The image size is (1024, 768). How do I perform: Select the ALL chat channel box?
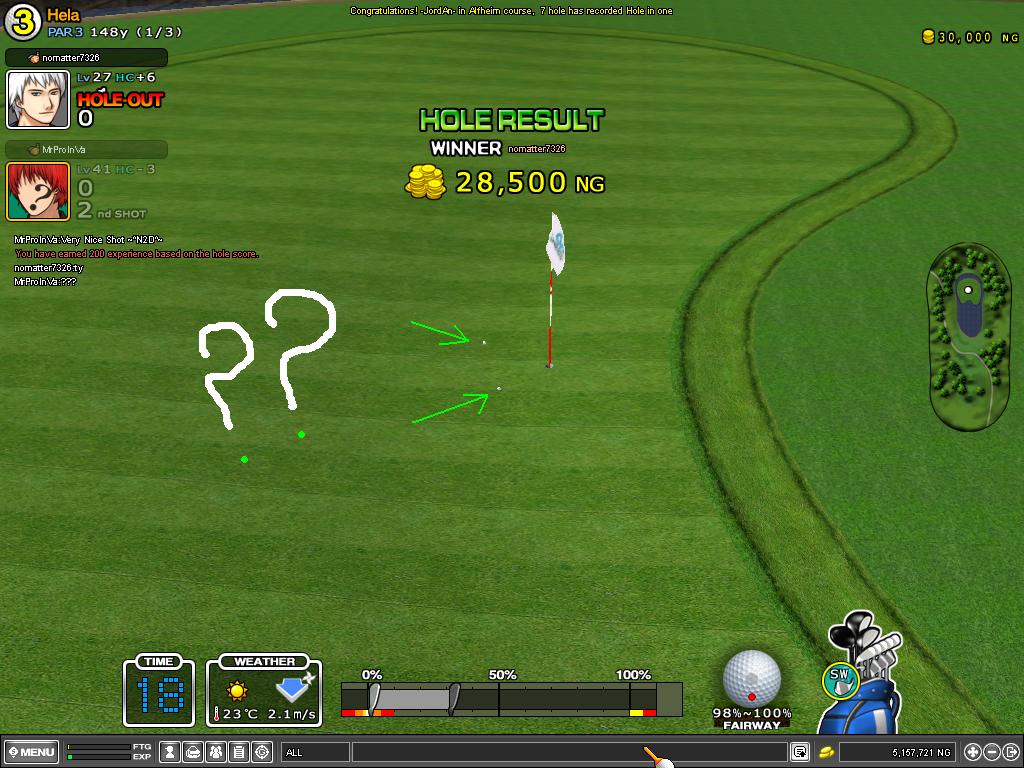[315, 752]
